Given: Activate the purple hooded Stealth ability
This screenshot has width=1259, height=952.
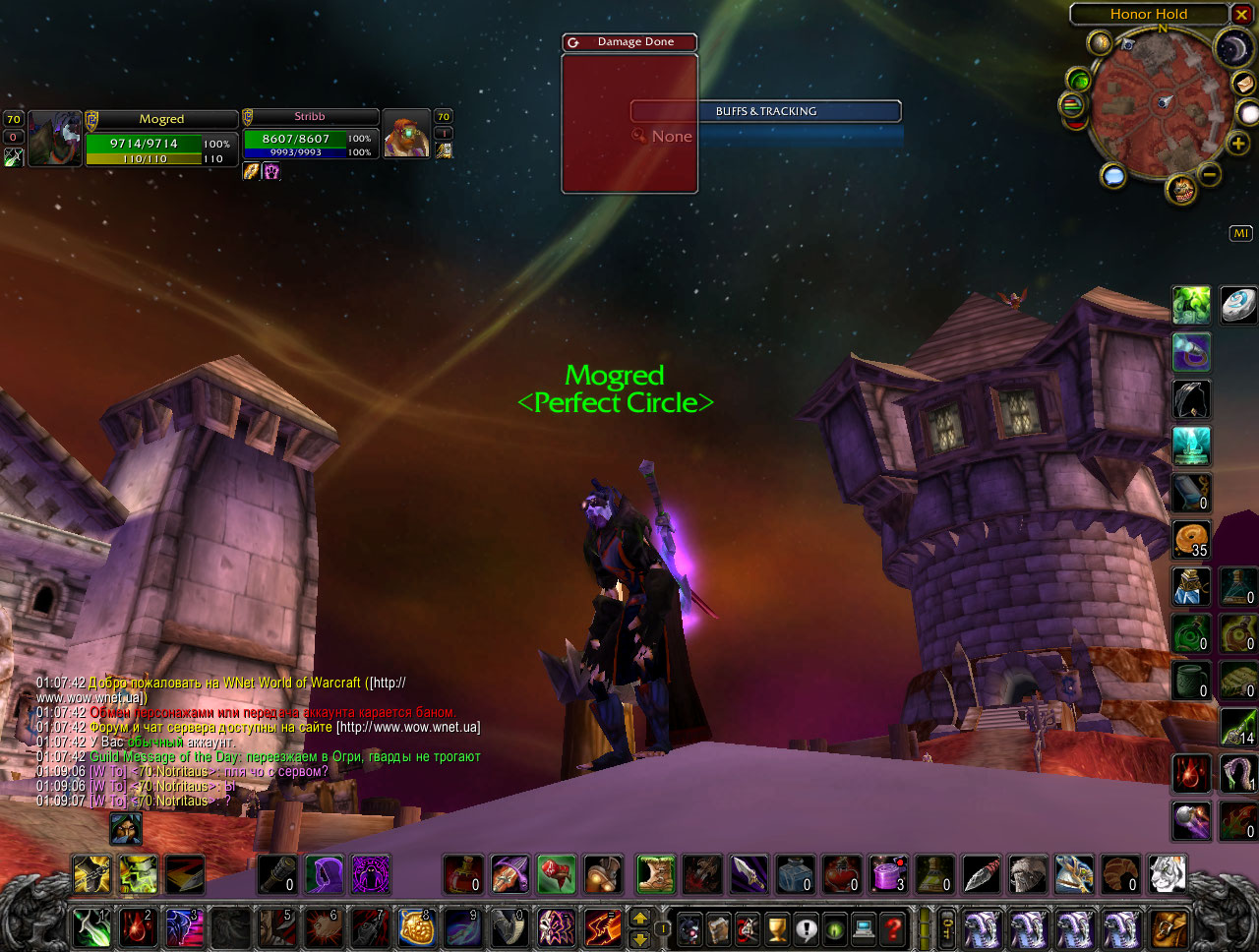Looking at the screenshot, I should (324, 874).
